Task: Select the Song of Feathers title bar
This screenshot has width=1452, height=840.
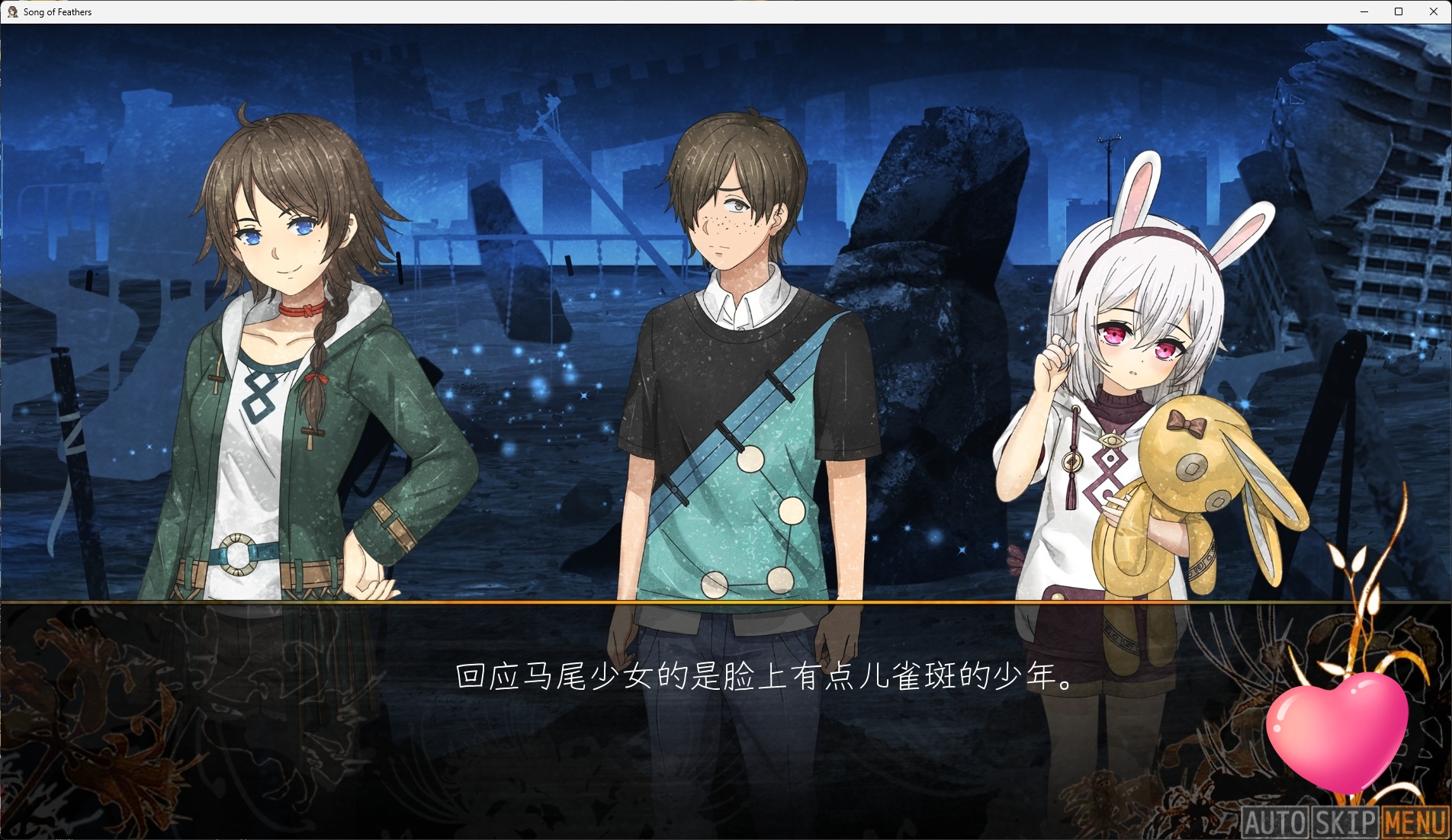Action: point(53,11)
